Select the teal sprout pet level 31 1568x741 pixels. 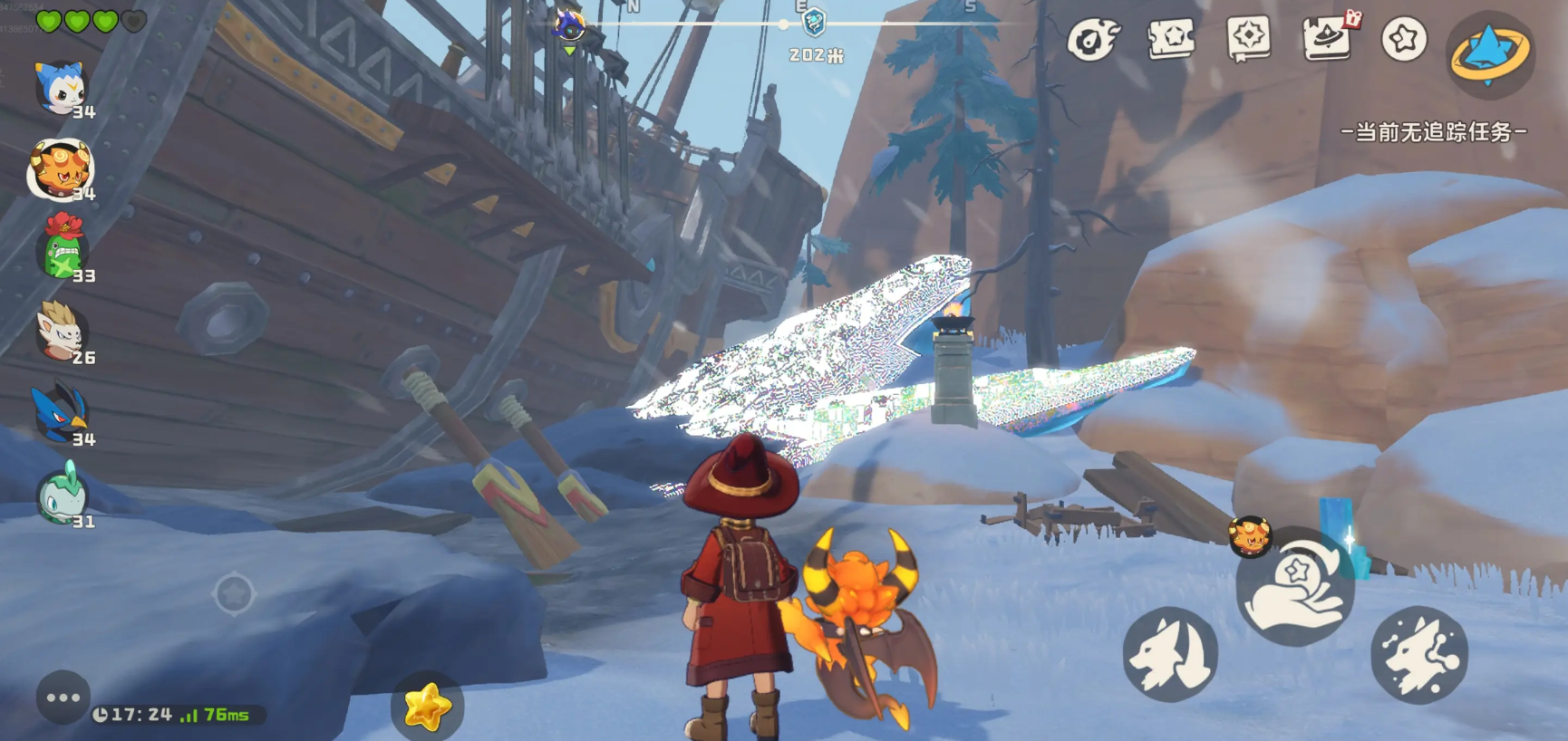(x=62, y=495)
